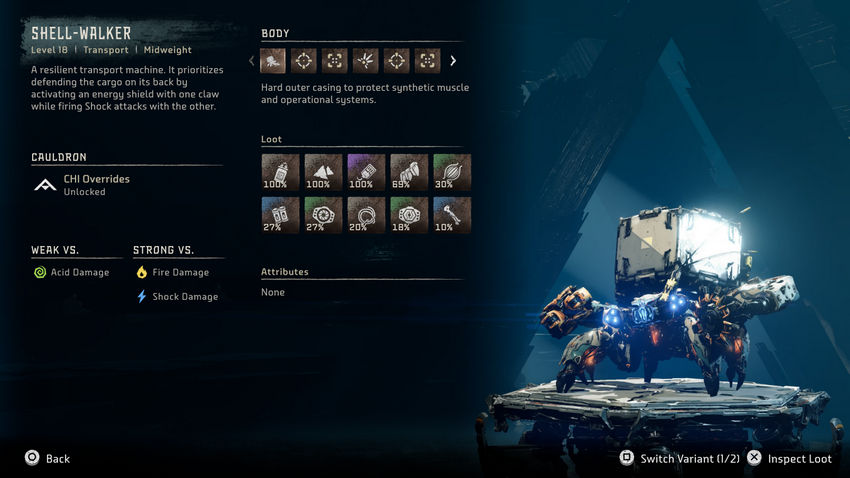This screenshot has width=850, height=478.
Task: Select the coiled wire 20% loot slot
Action: coord(365,215)
